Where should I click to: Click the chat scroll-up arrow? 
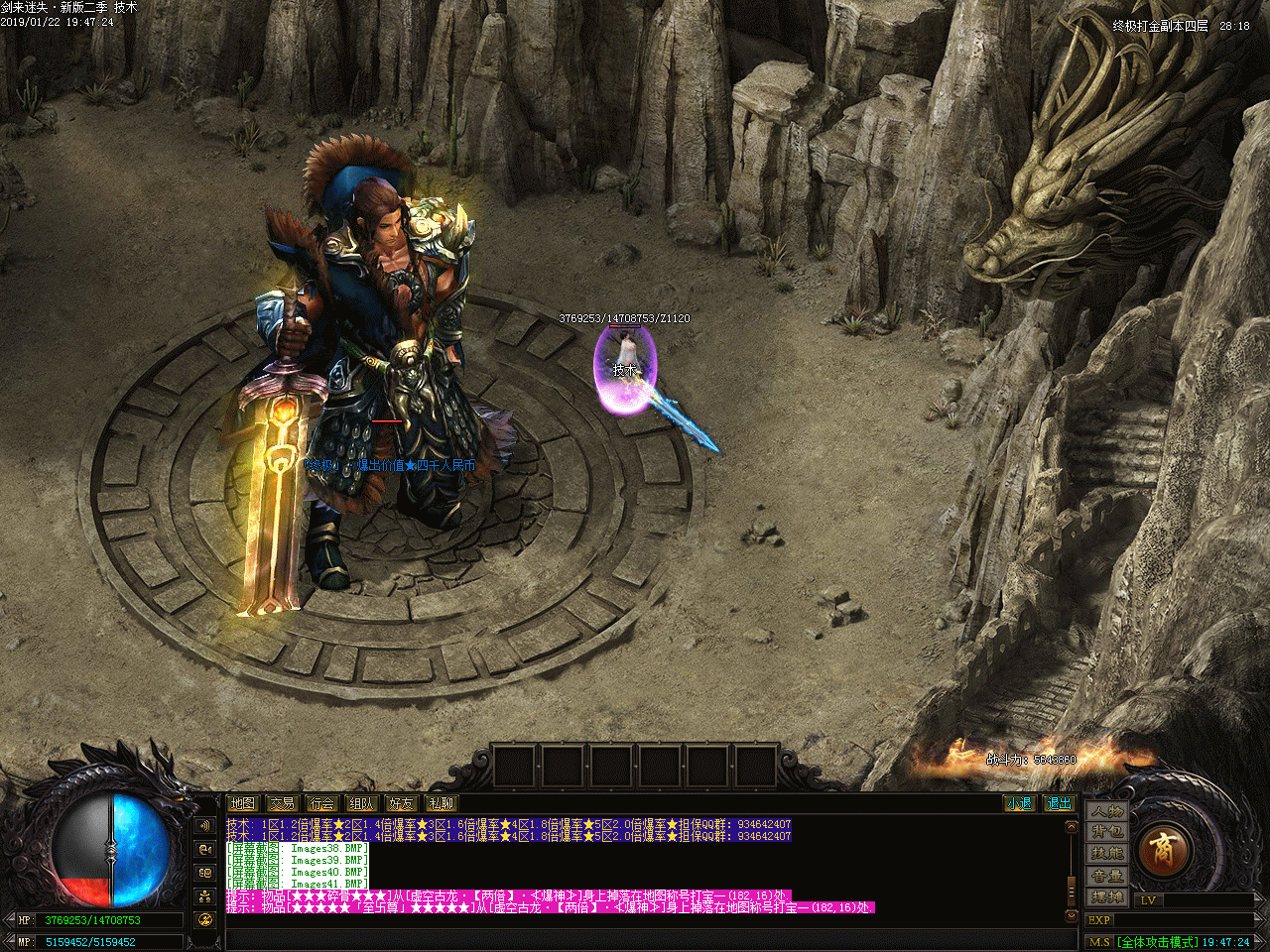pos(1071,826)
